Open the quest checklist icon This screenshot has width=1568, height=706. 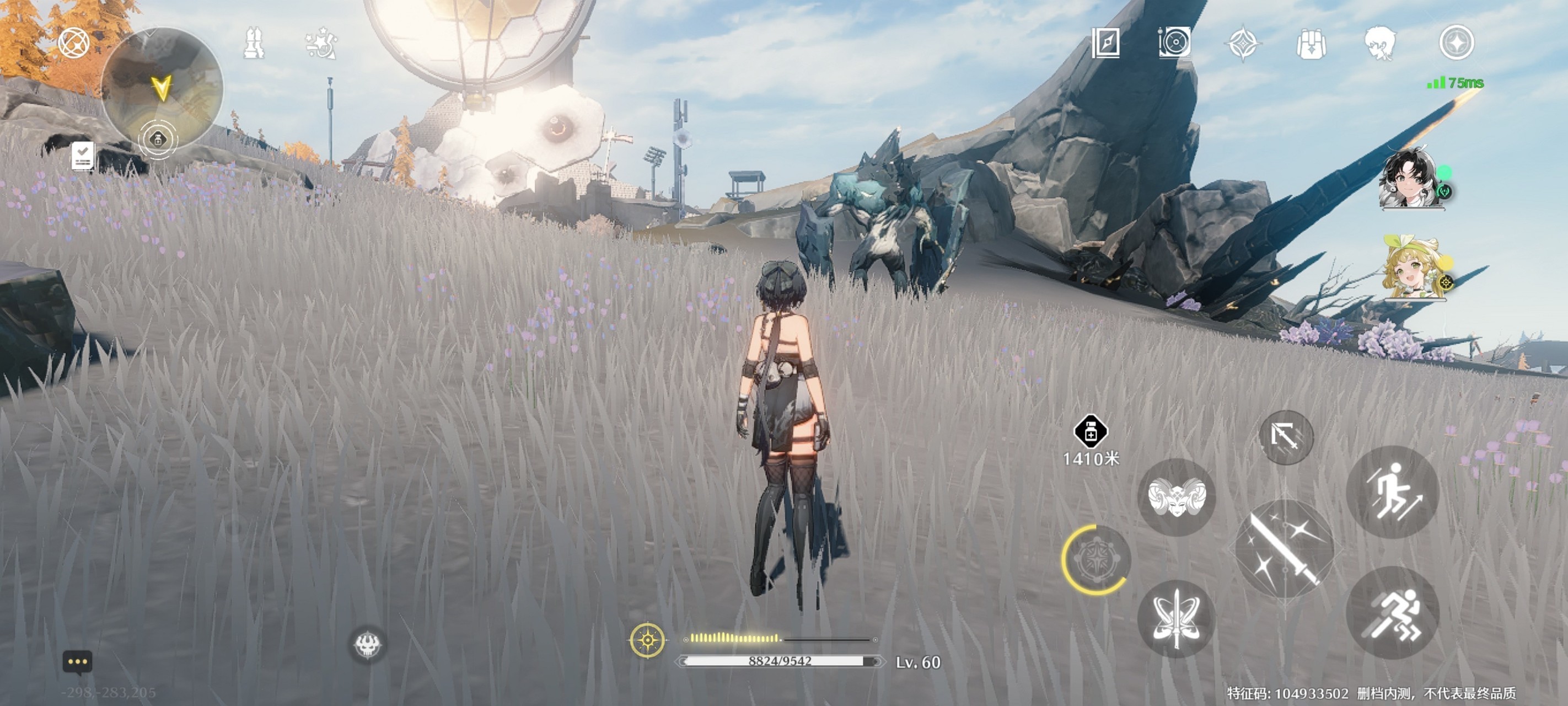pos(83,157)
